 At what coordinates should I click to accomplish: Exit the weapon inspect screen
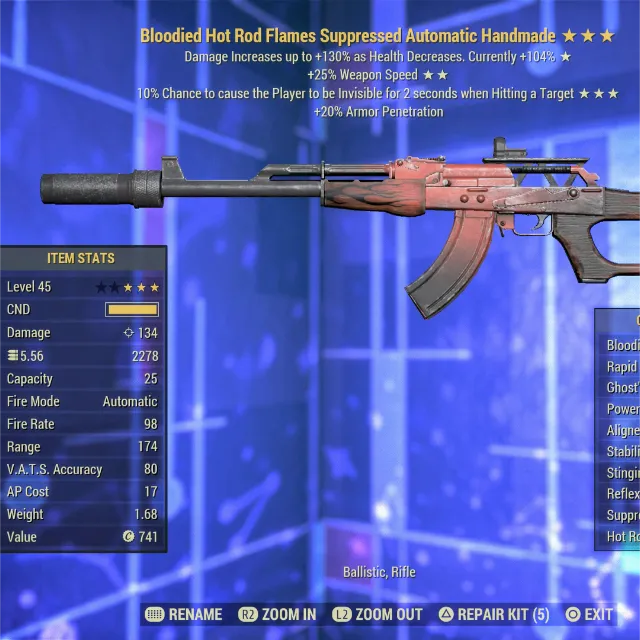589,614
